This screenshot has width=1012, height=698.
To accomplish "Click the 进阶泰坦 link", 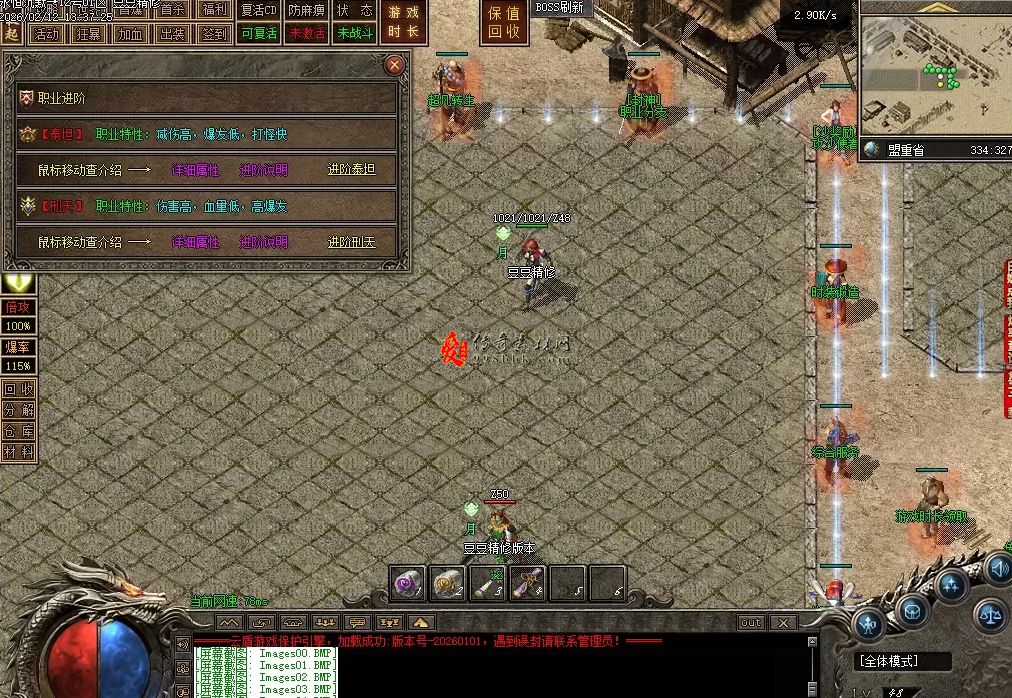I will point(351,170).
